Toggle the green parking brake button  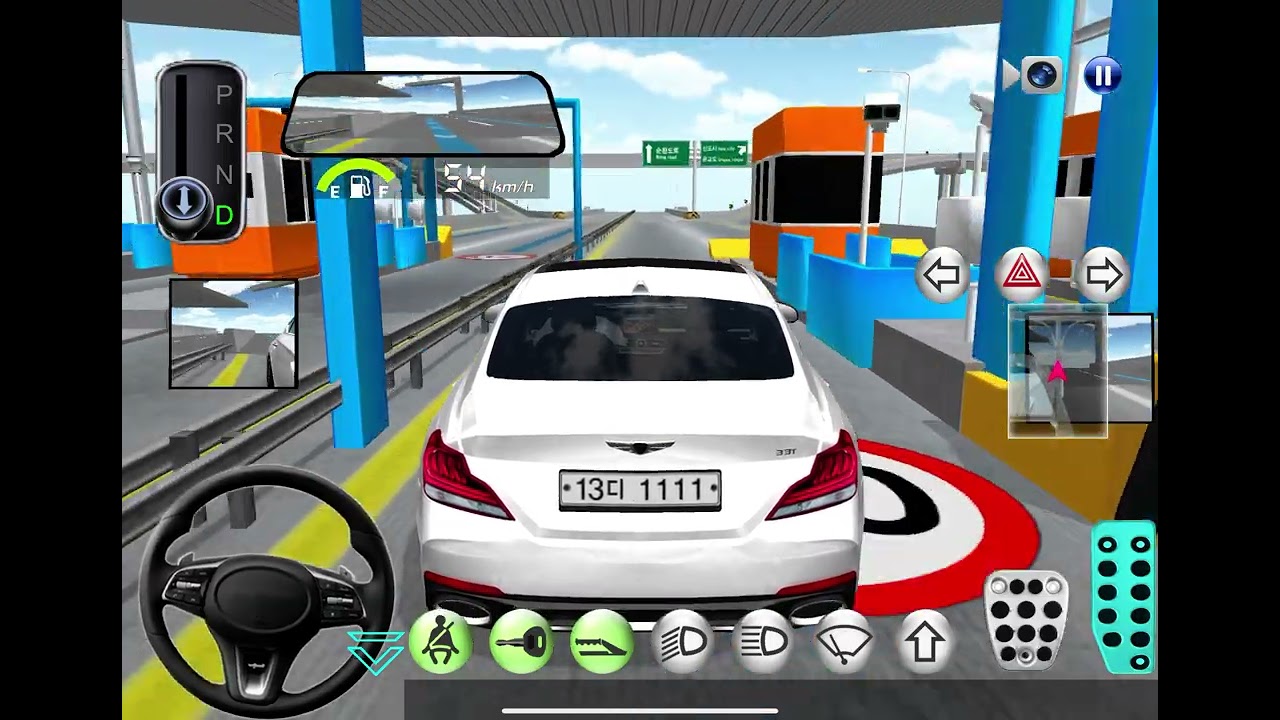tap(601, 642)
